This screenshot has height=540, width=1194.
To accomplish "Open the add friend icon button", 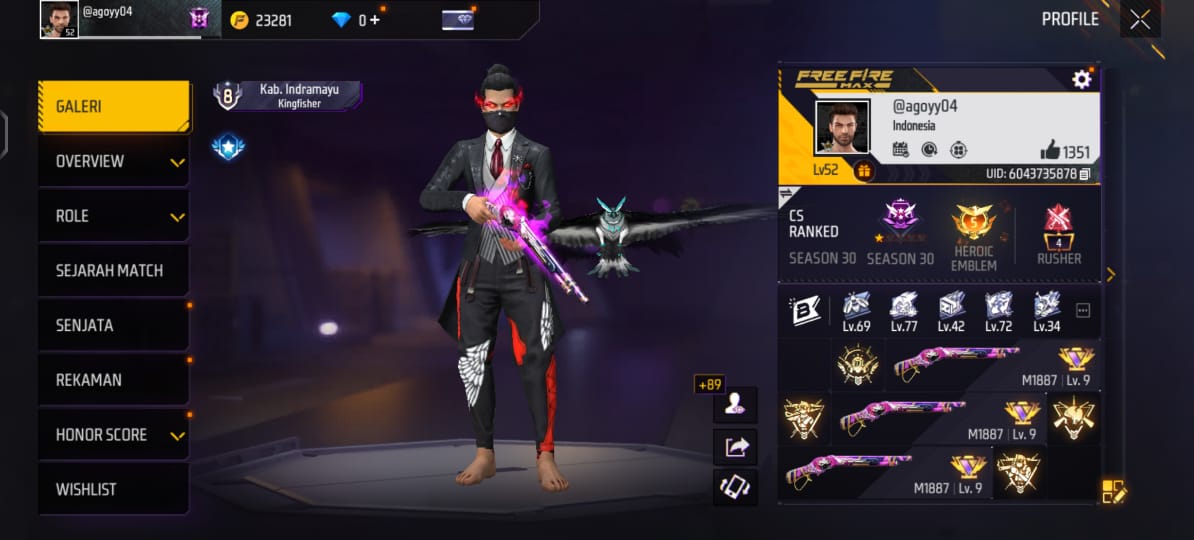I will click(735, 403).
